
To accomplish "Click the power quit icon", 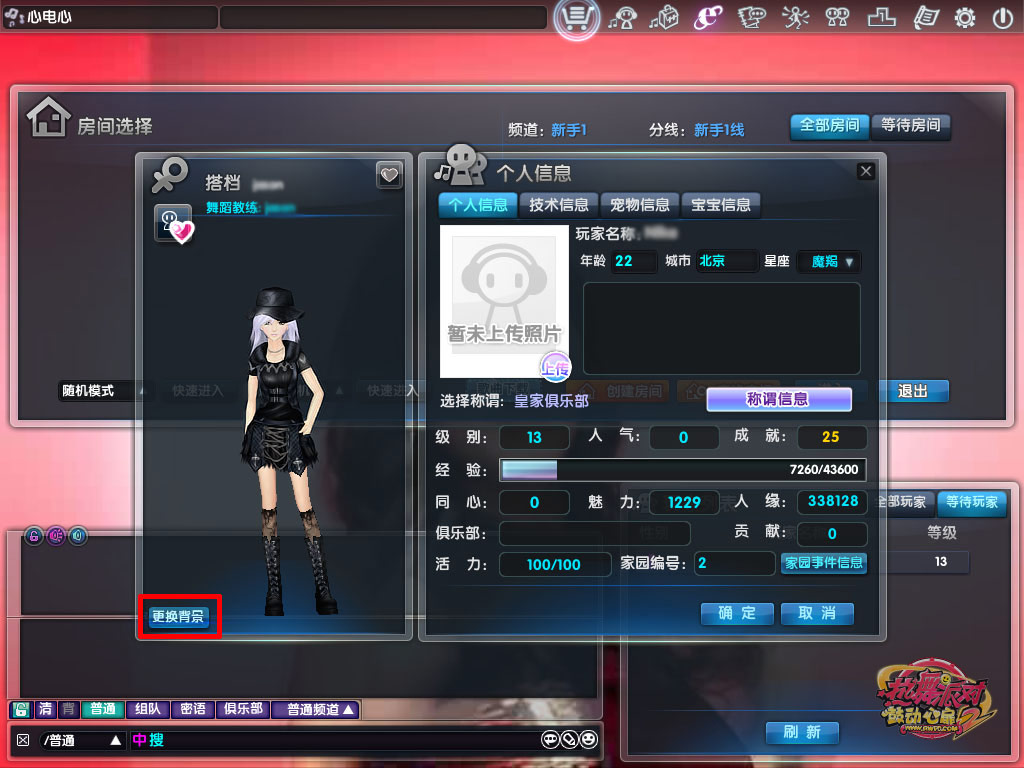I will tap(1002, 17).
